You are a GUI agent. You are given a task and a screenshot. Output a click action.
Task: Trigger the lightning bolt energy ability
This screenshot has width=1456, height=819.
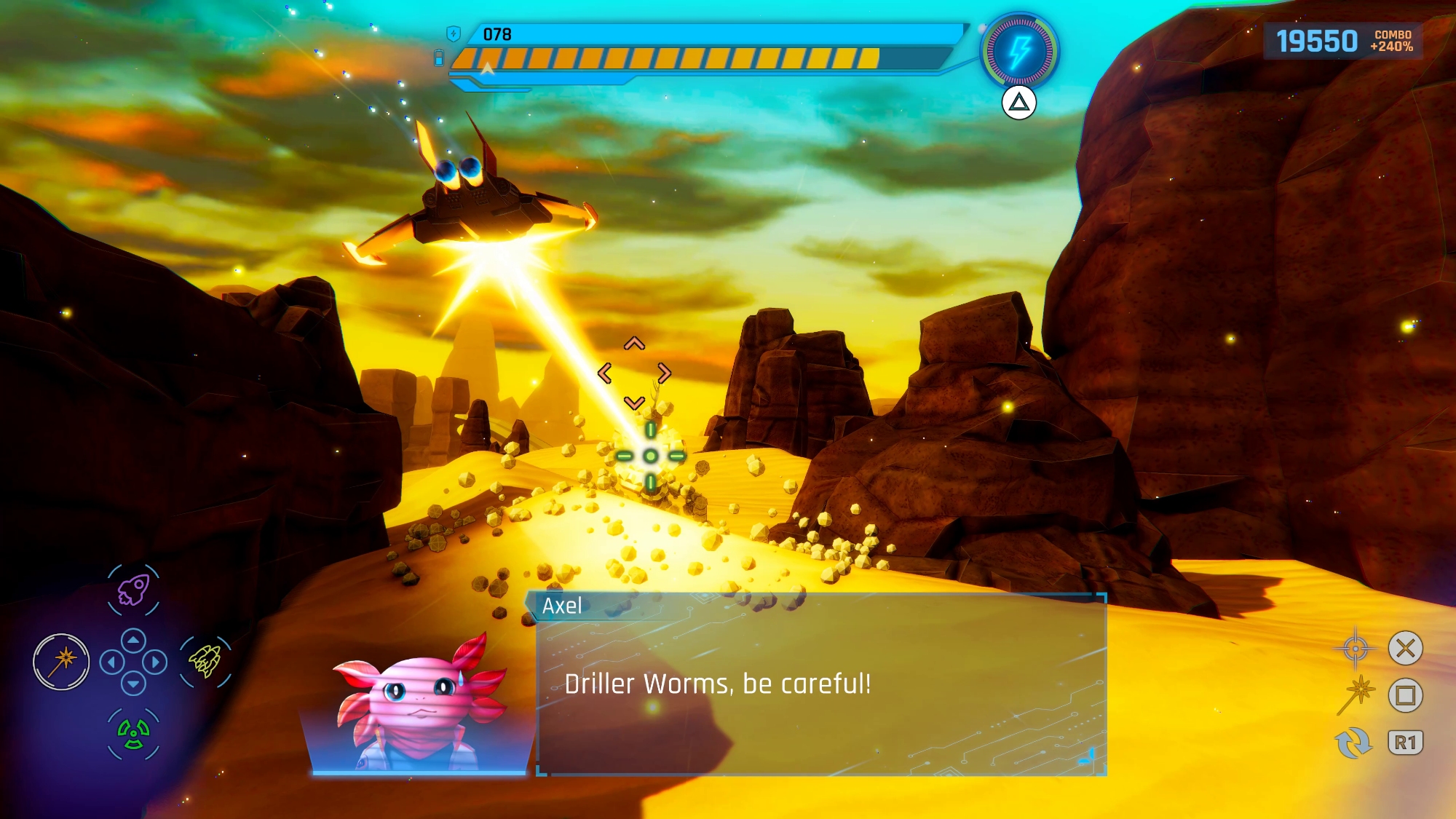pyautogui.click(x=1019, y=52)
